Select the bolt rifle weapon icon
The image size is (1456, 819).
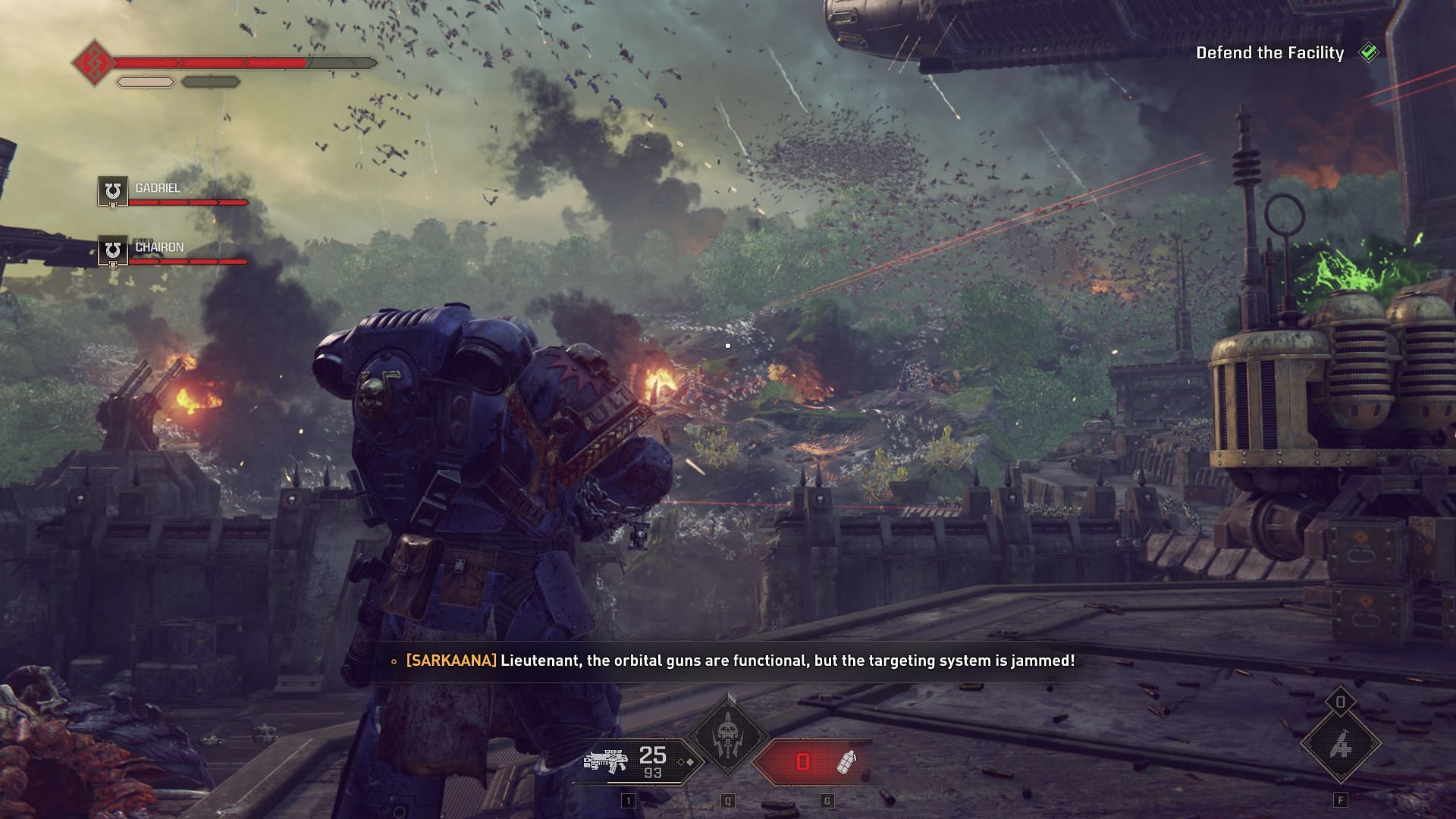[606, 761]
